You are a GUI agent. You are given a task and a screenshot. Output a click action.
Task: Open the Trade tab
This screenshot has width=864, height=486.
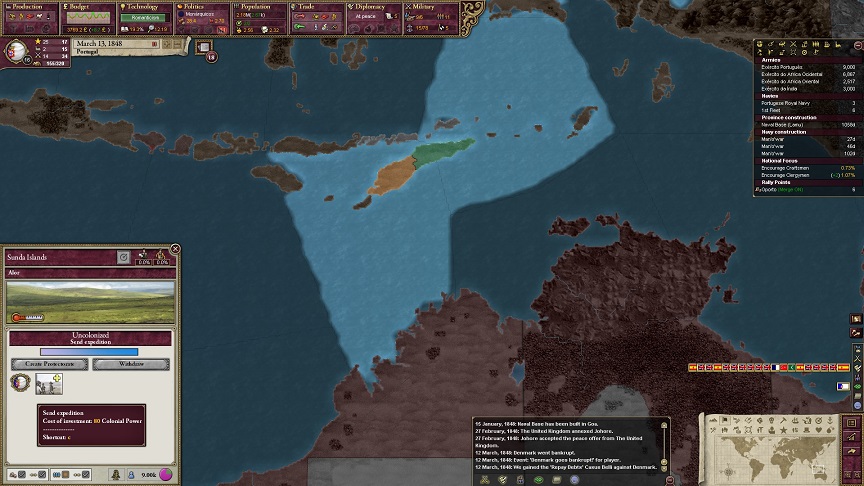[316, 7]
